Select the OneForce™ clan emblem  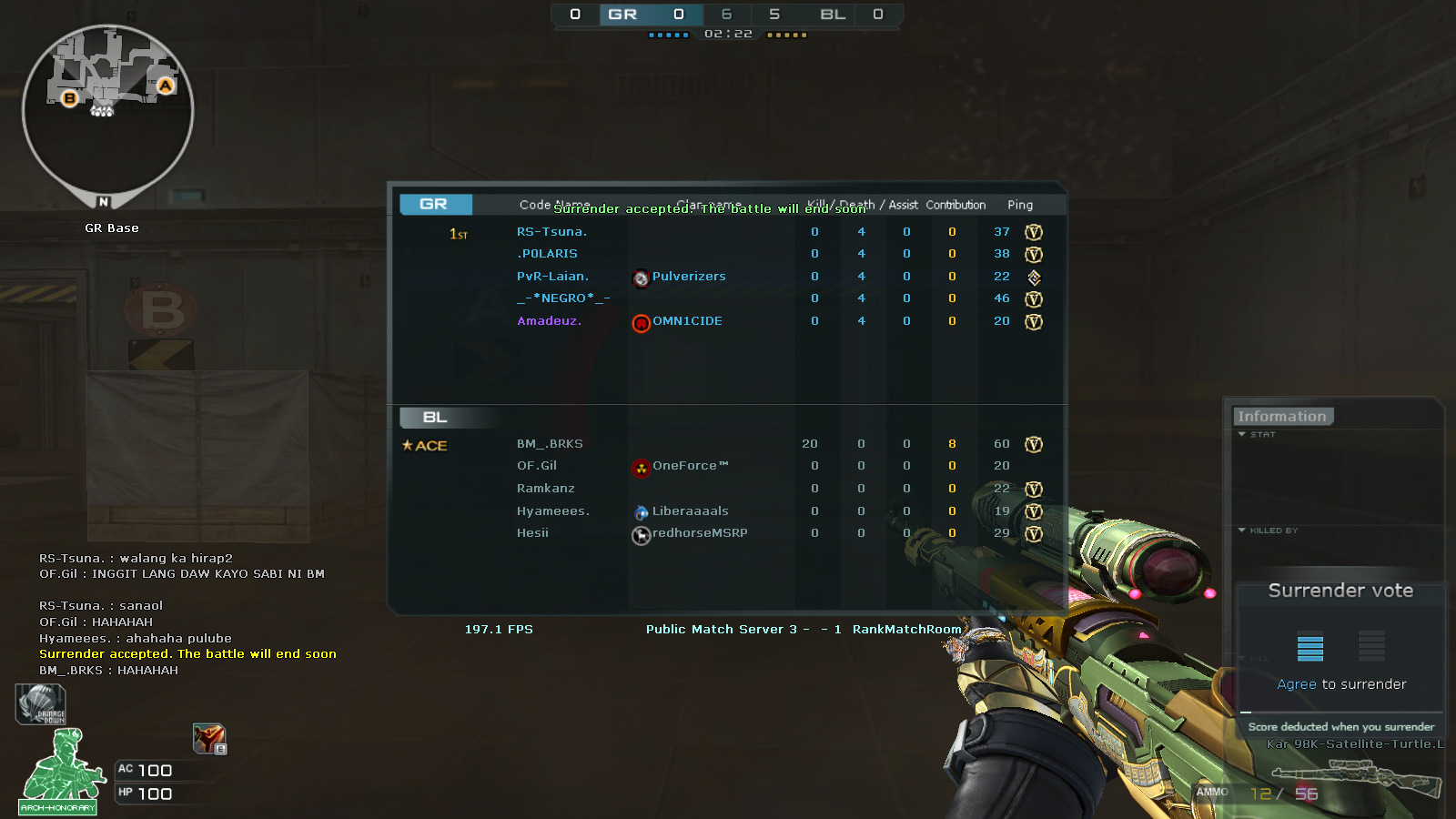pos(642,468)
